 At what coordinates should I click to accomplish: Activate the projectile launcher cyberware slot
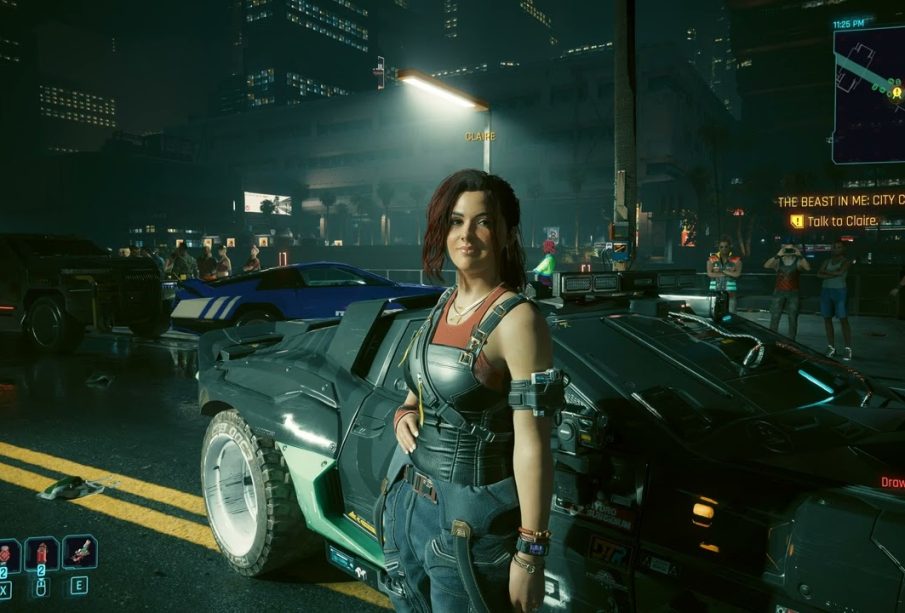[80, 551]
